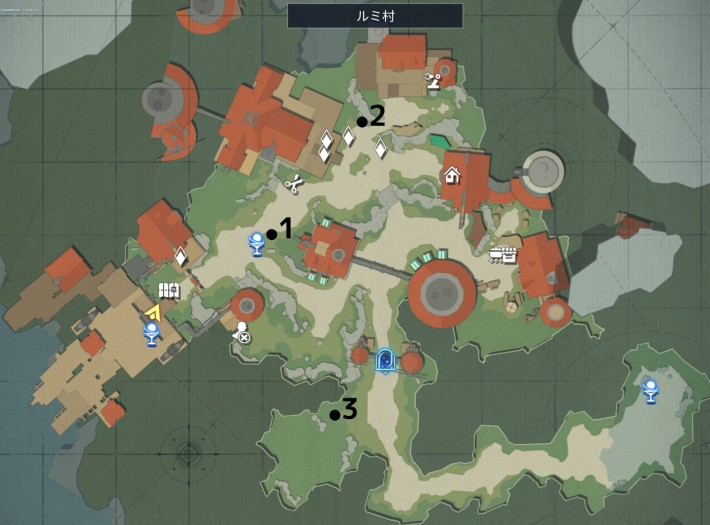Select the glowing blue gate marker

click(385, 361)
